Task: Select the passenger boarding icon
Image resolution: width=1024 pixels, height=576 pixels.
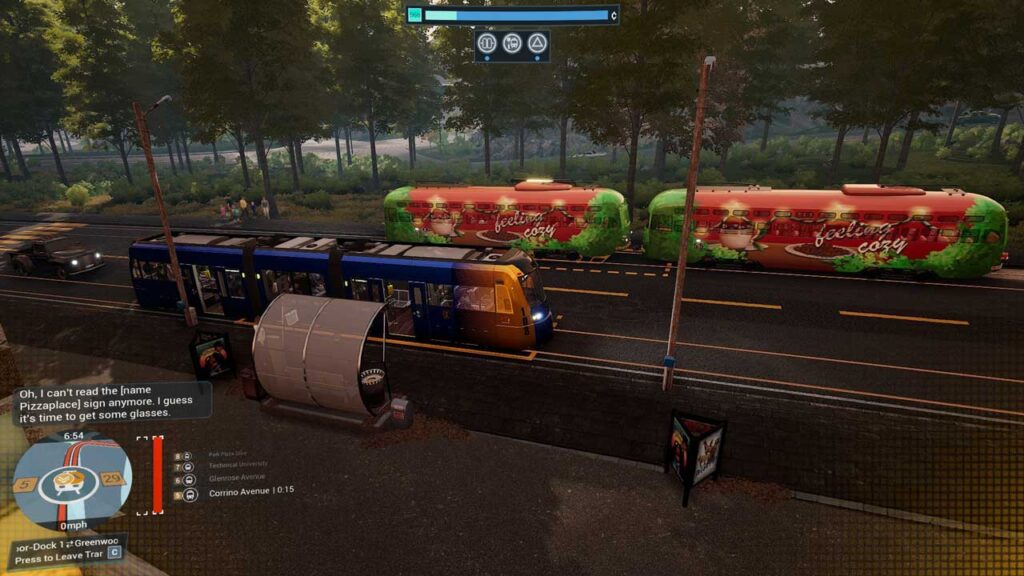Action: (x=512, y=43)
